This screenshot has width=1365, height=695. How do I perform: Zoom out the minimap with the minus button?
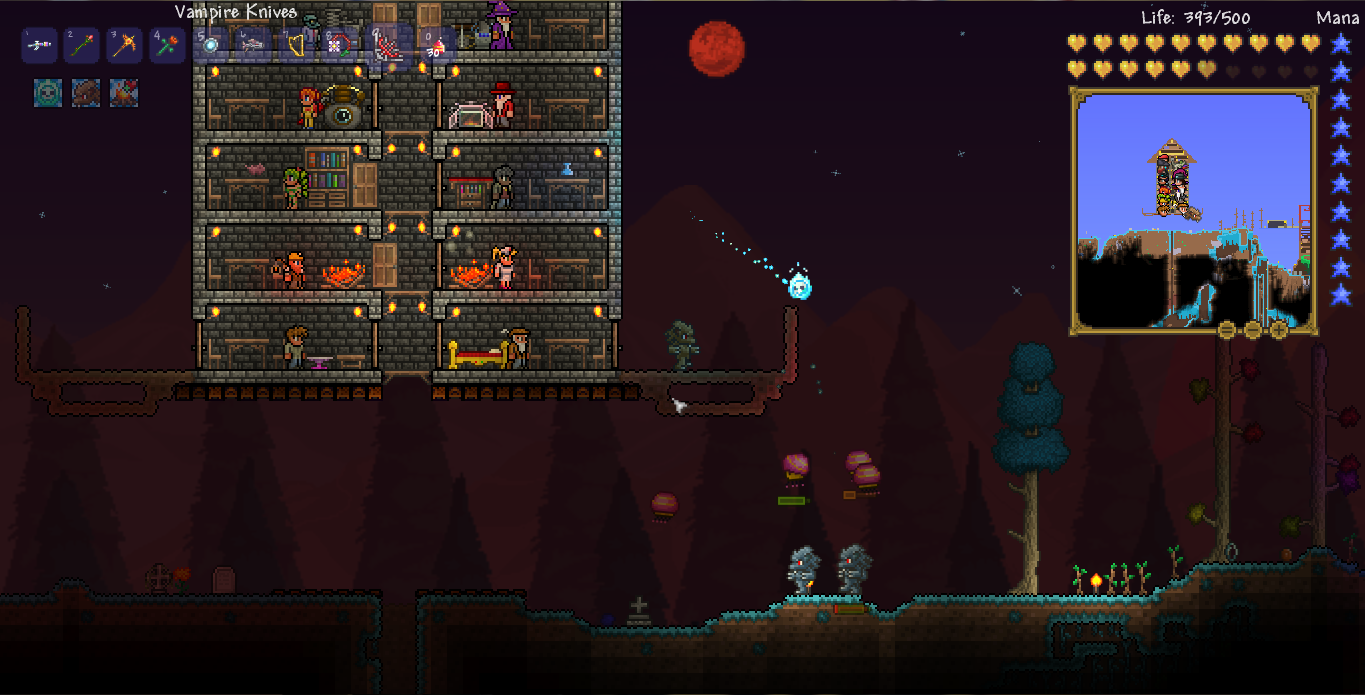pyautogui.click(x=1253, y=330)
